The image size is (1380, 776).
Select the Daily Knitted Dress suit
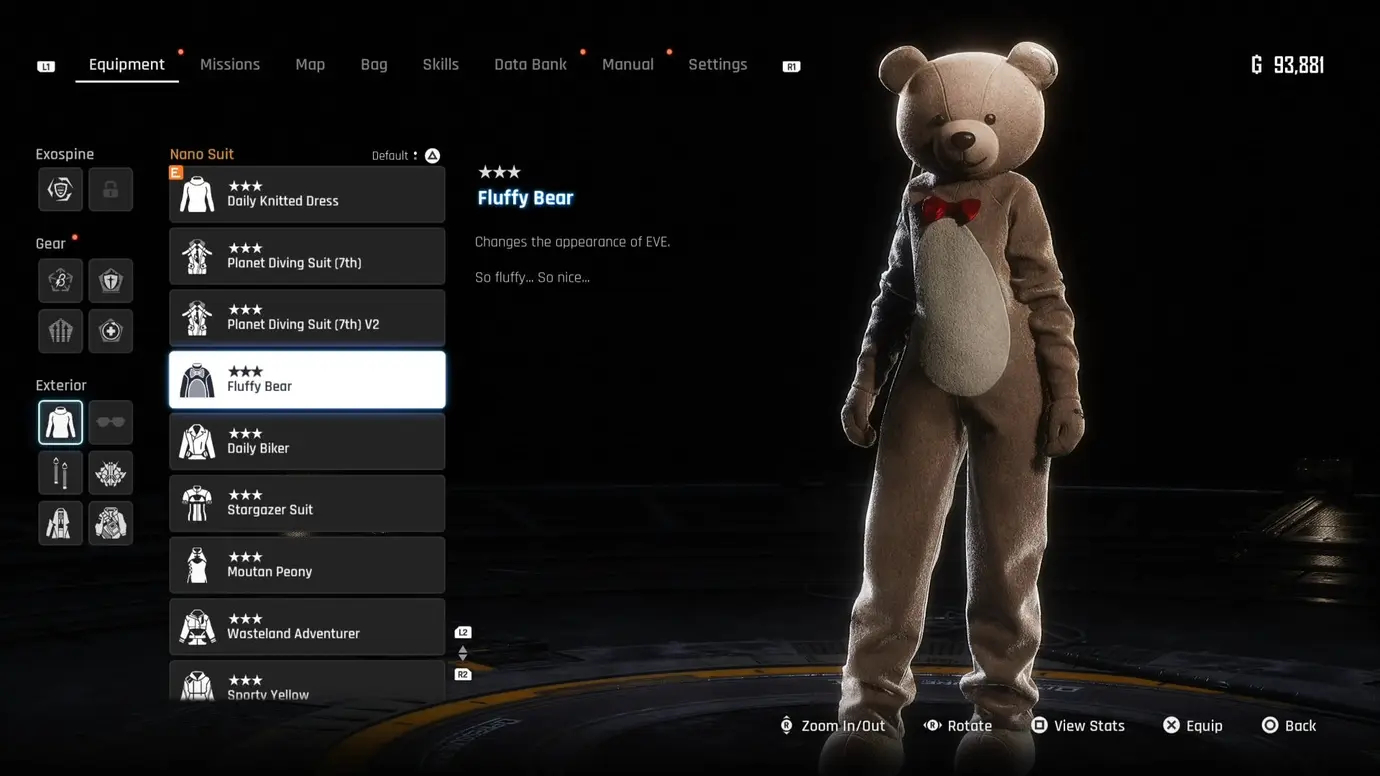click(307, 195)
